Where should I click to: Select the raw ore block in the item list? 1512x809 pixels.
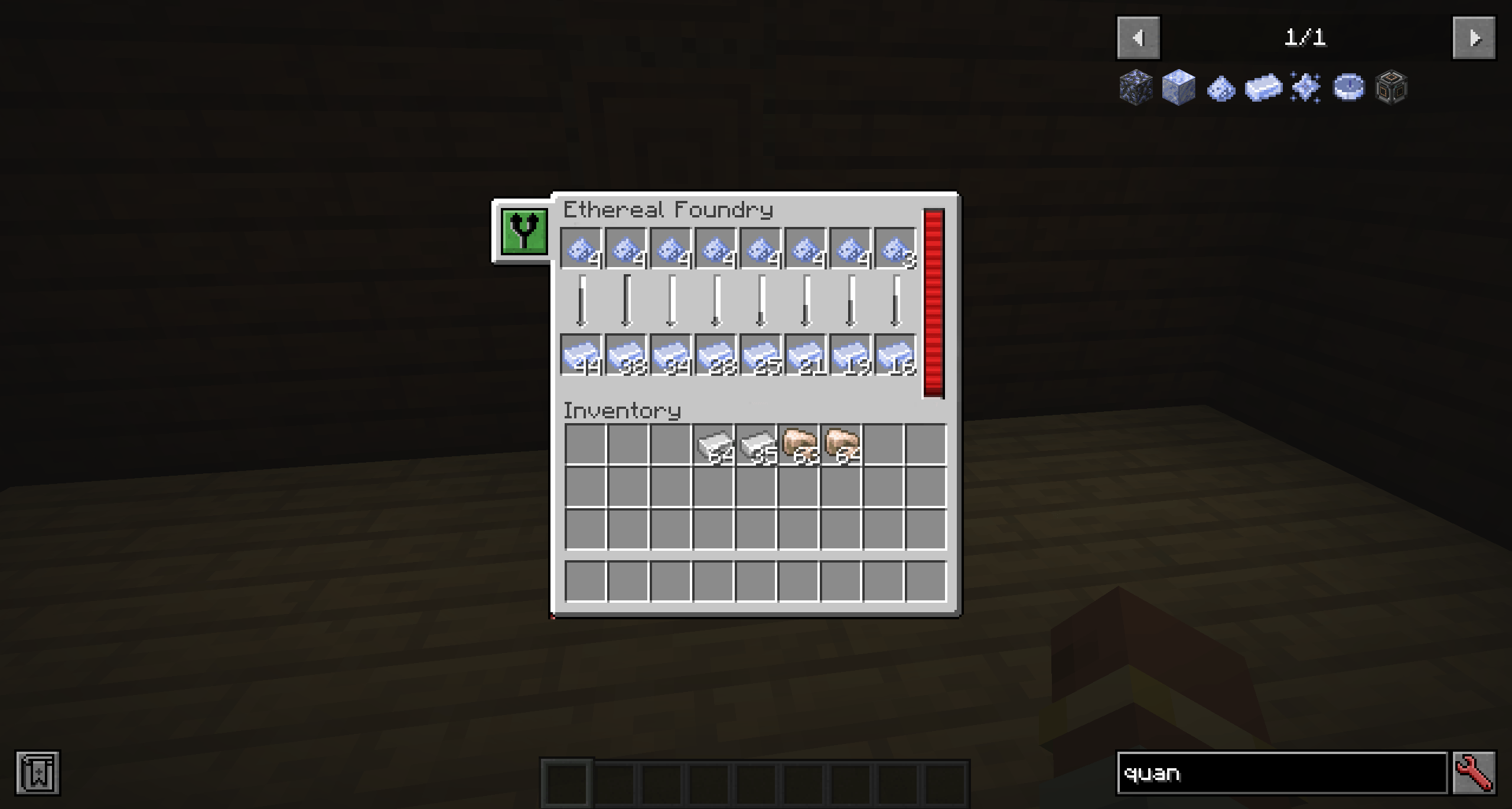pyautogui.click(x=1135, y=87)
